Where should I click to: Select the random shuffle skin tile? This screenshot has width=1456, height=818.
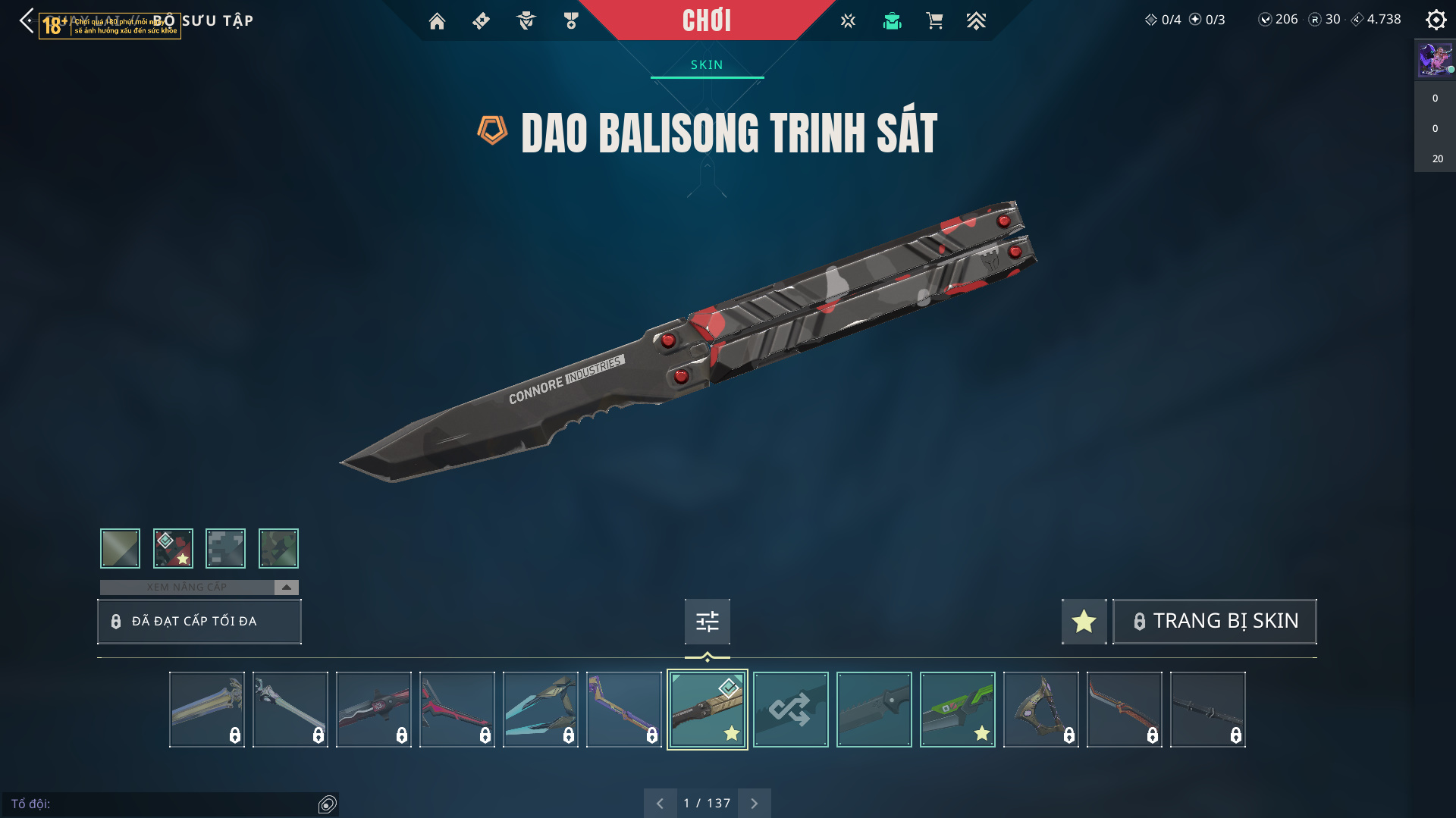point(790,710)
